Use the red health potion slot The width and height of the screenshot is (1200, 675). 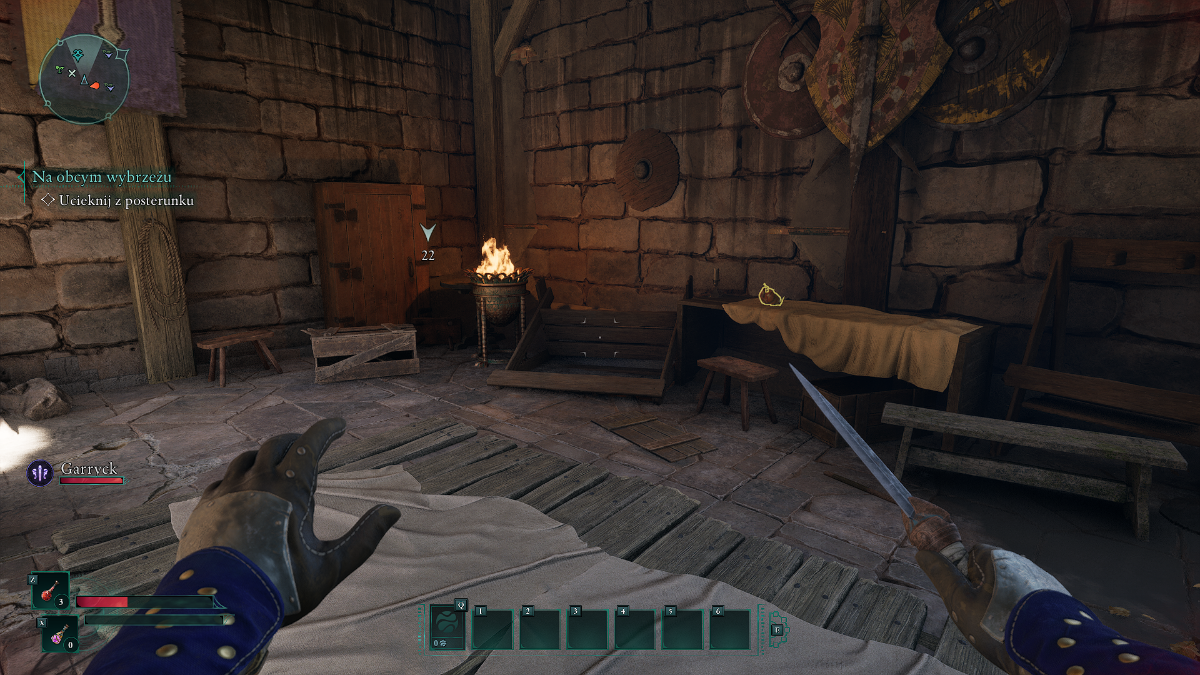coord(52,591)
